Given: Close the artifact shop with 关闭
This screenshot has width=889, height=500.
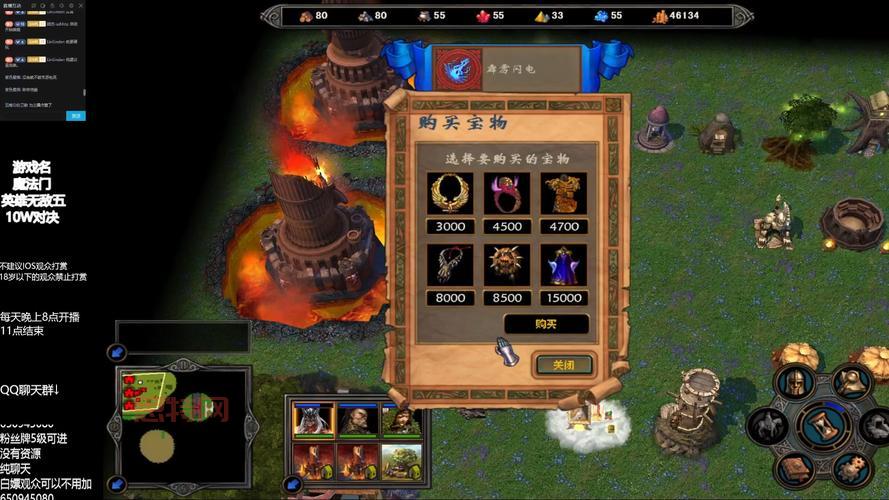Looking at the screenshot, I should coord(564,365).
